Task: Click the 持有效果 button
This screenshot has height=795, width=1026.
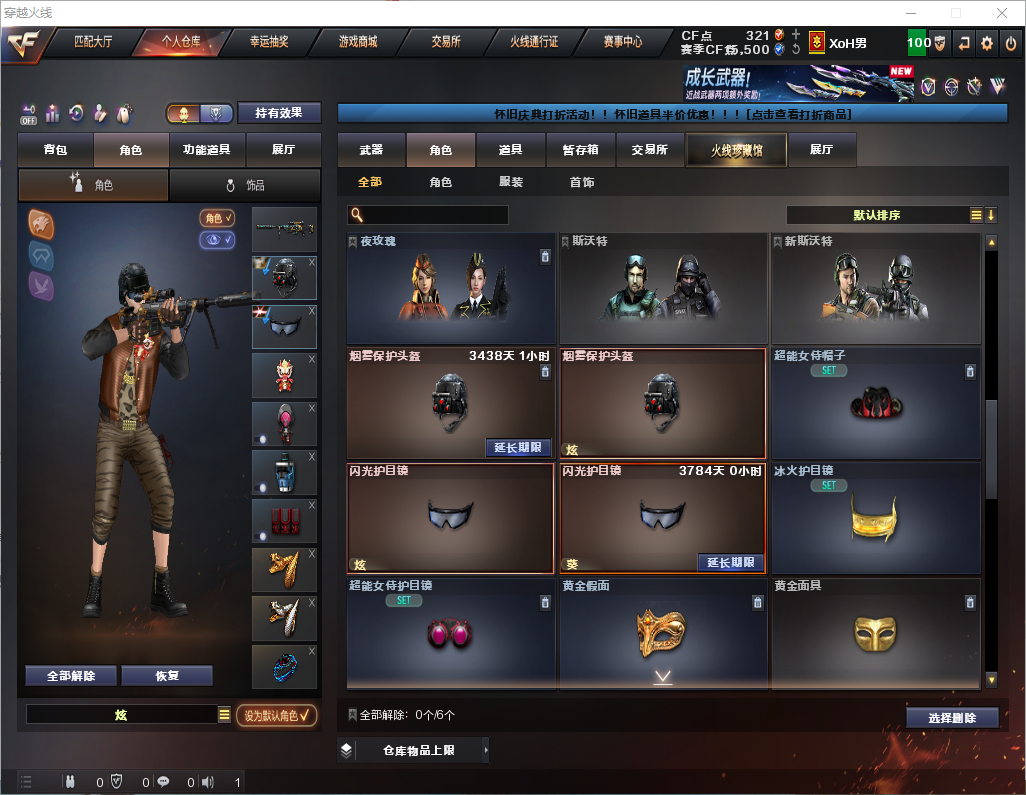Action: (x=279, y=113)
